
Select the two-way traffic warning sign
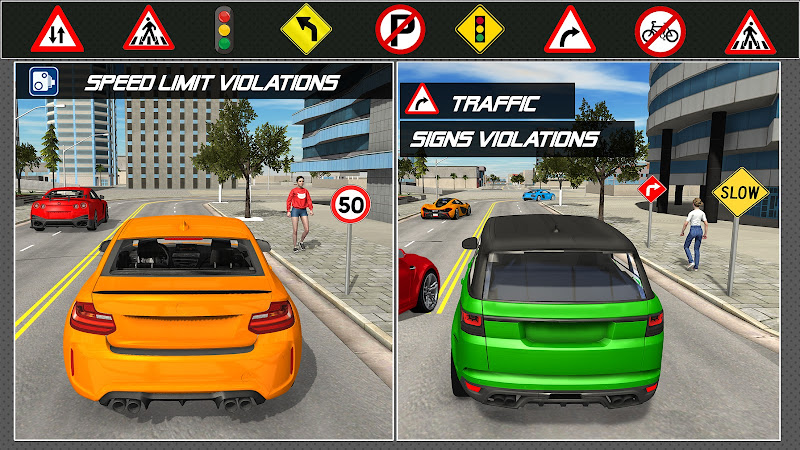pos(57,30)
